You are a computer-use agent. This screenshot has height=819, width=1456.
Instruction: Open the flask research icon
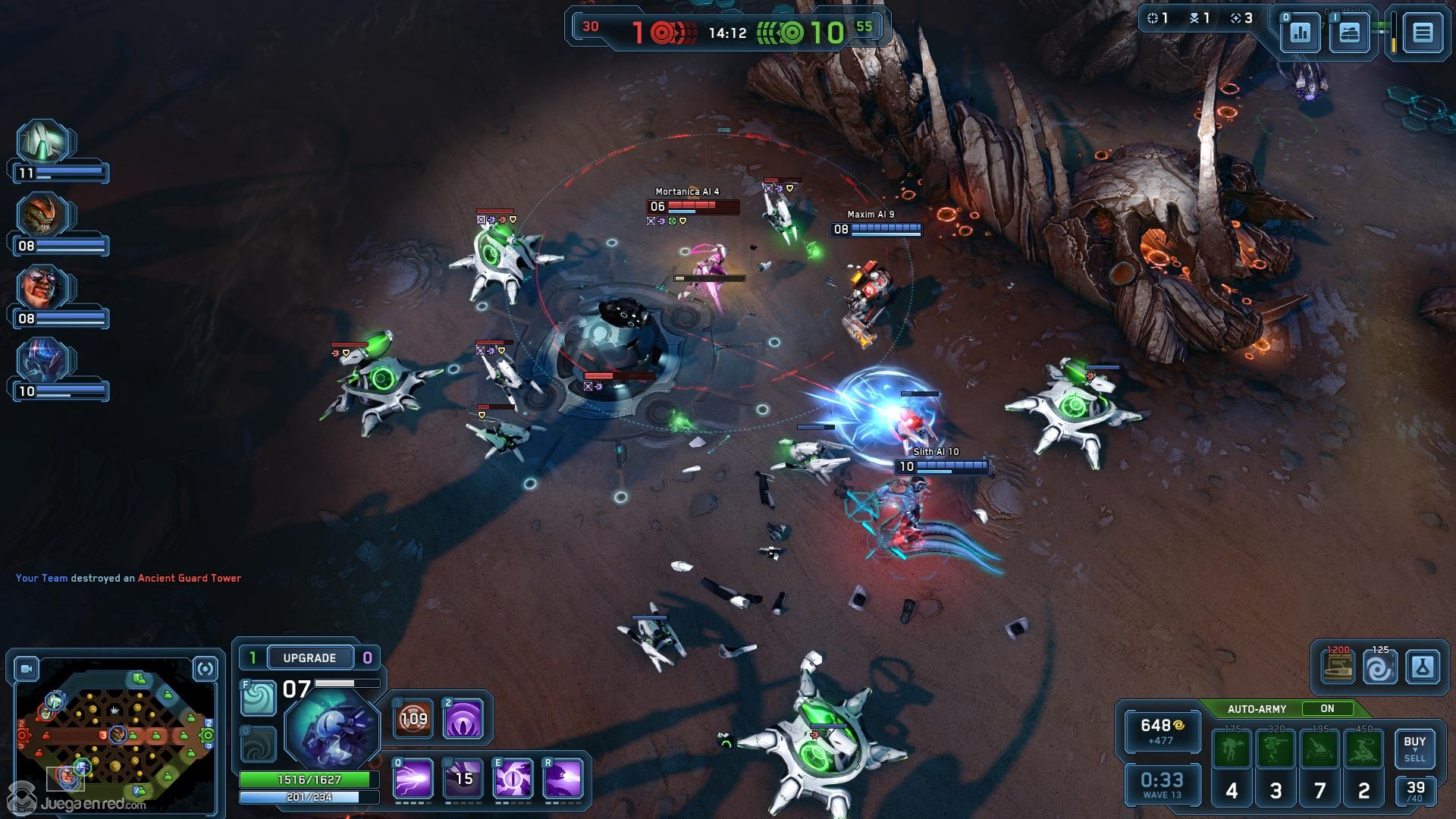(1422, 668)
